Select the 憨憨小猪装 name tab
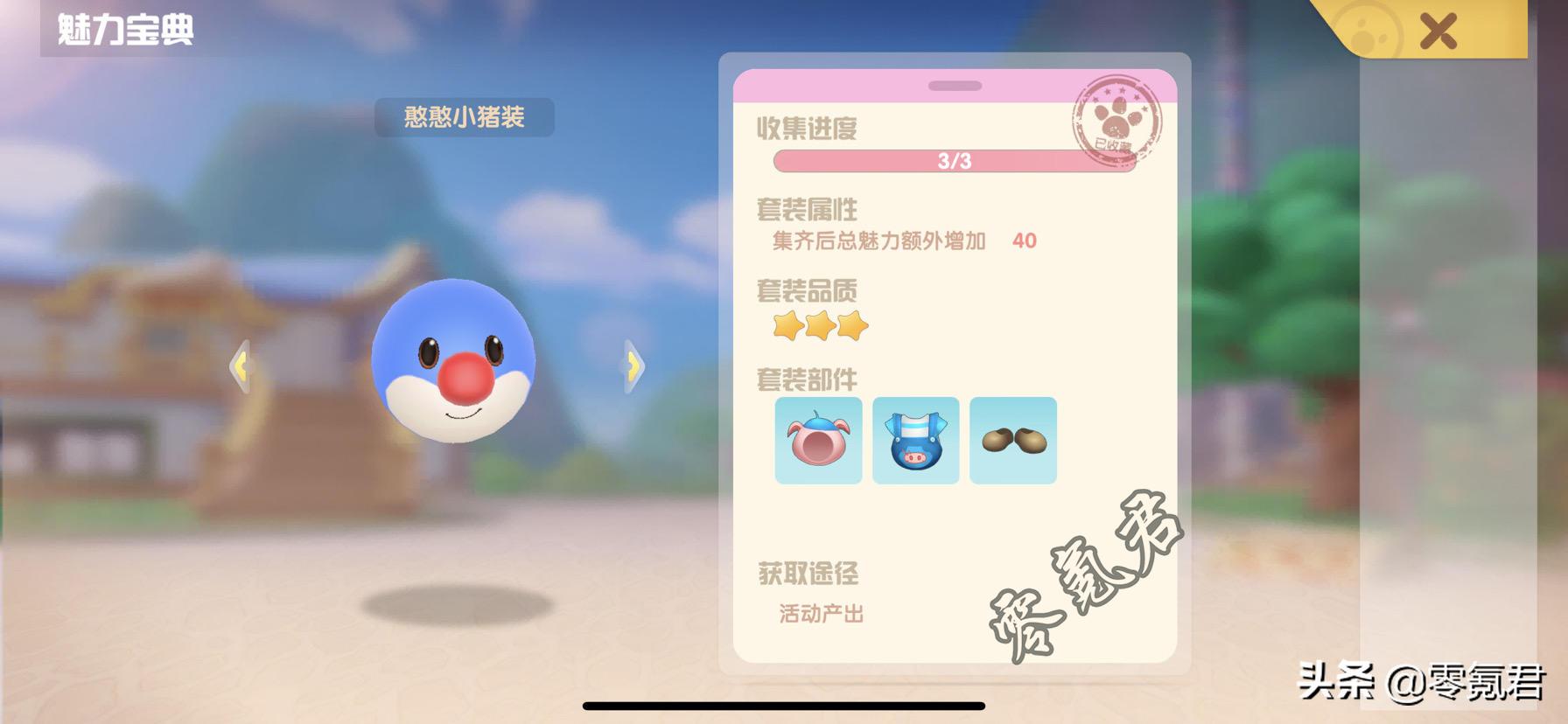Viewport: 1568px width, 724px height. [466, 118]
